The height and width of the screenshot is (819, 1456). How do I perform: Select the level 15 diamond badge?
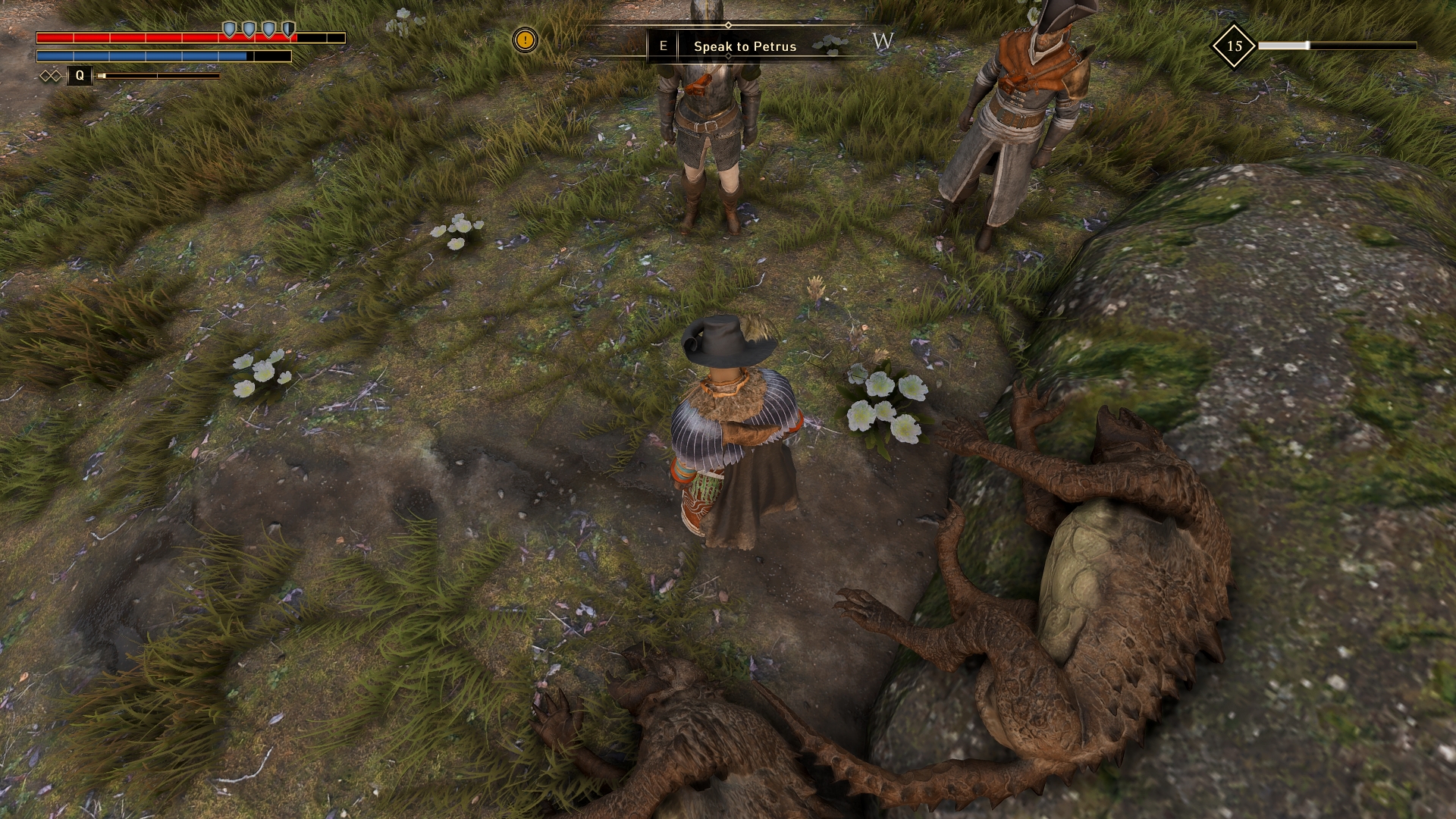click(1234, 46)
